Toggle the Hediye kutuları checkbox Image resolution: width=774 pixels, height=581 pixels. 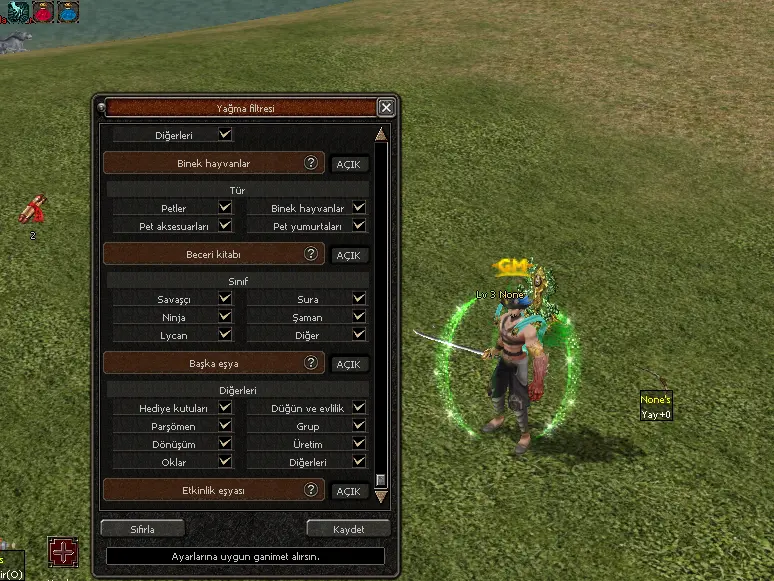[225, 408]
